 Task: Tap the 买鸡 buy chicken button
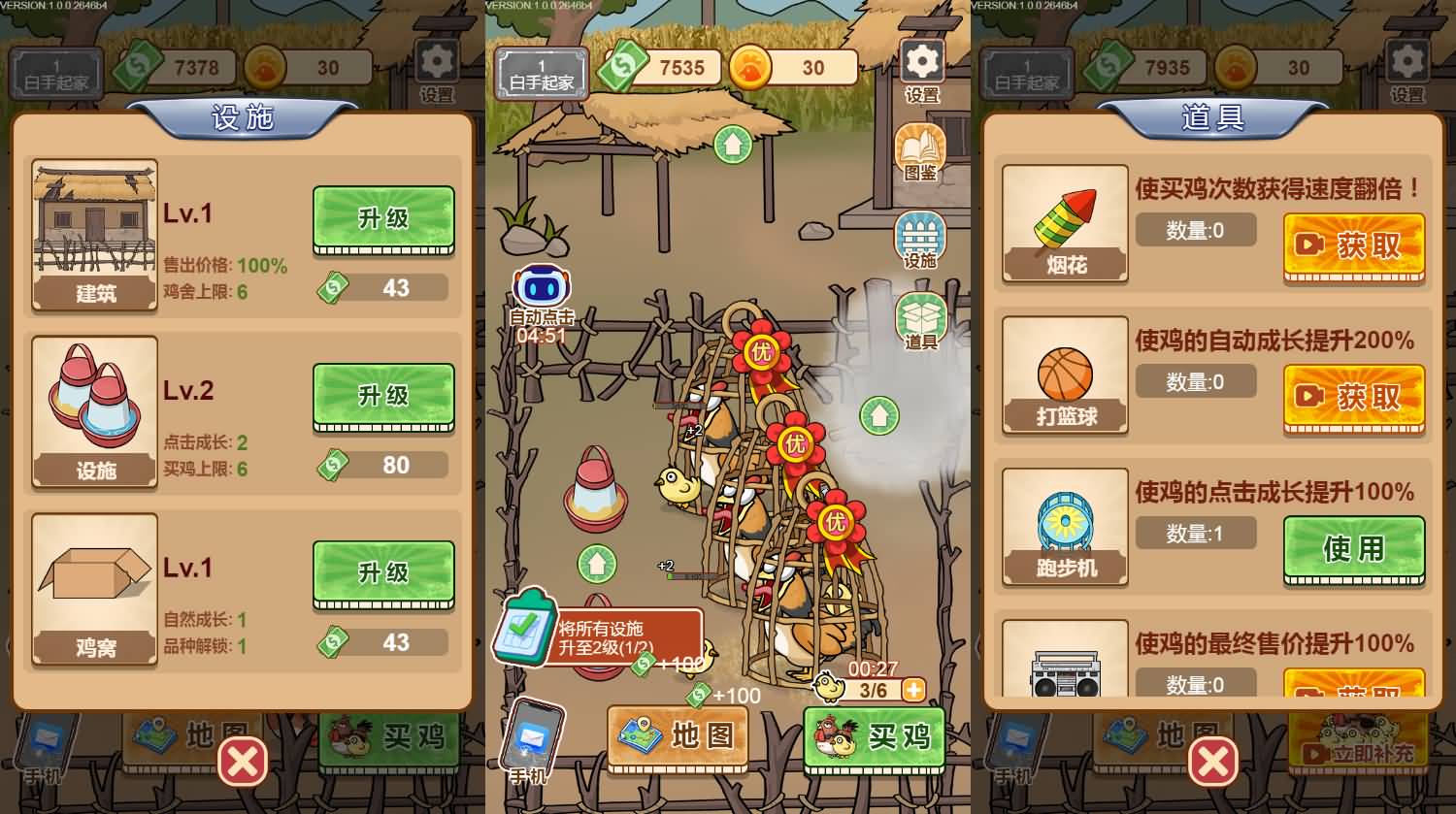coord(873,737)
